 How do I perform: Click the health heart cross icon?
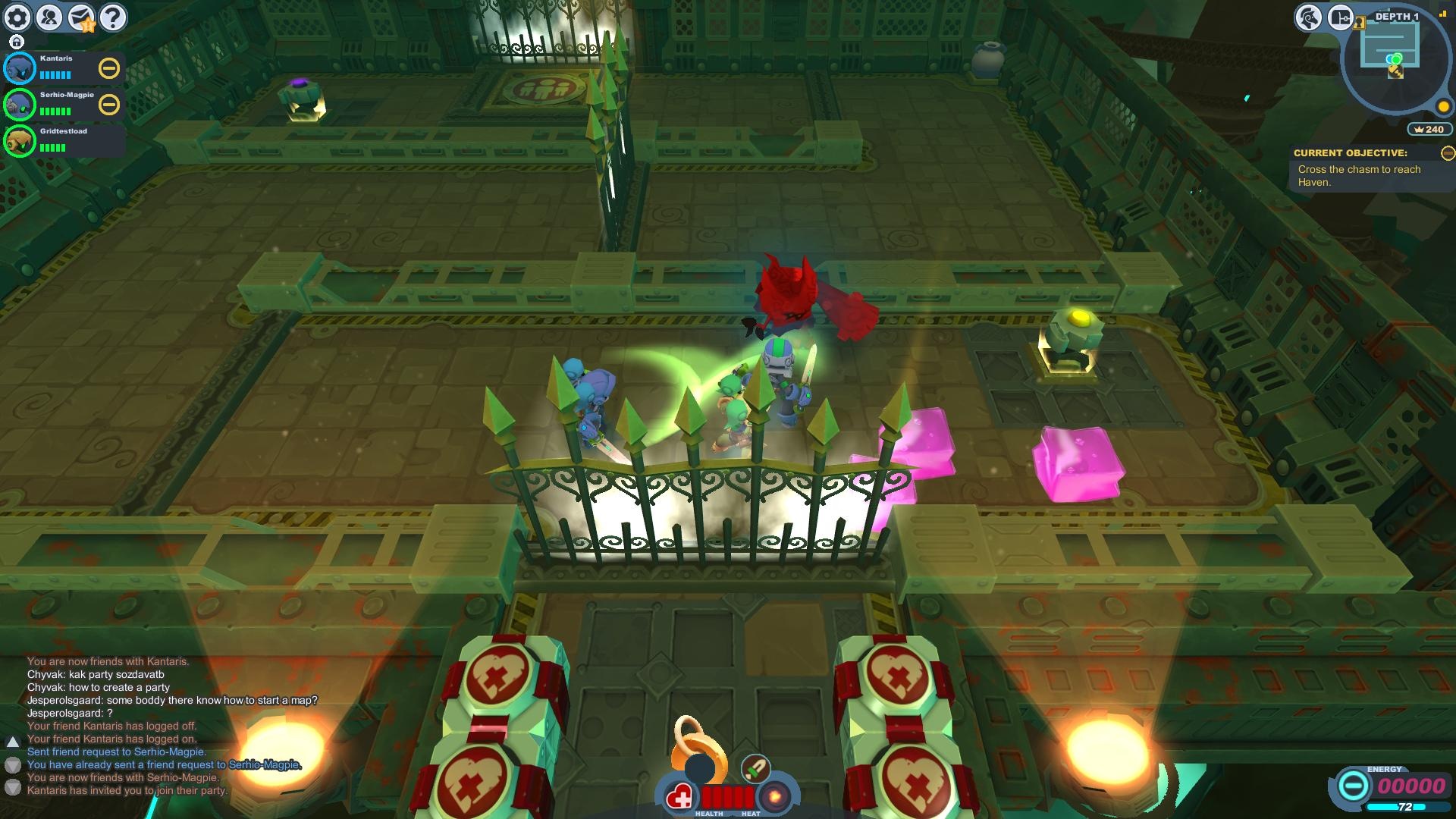coord(680,798)
